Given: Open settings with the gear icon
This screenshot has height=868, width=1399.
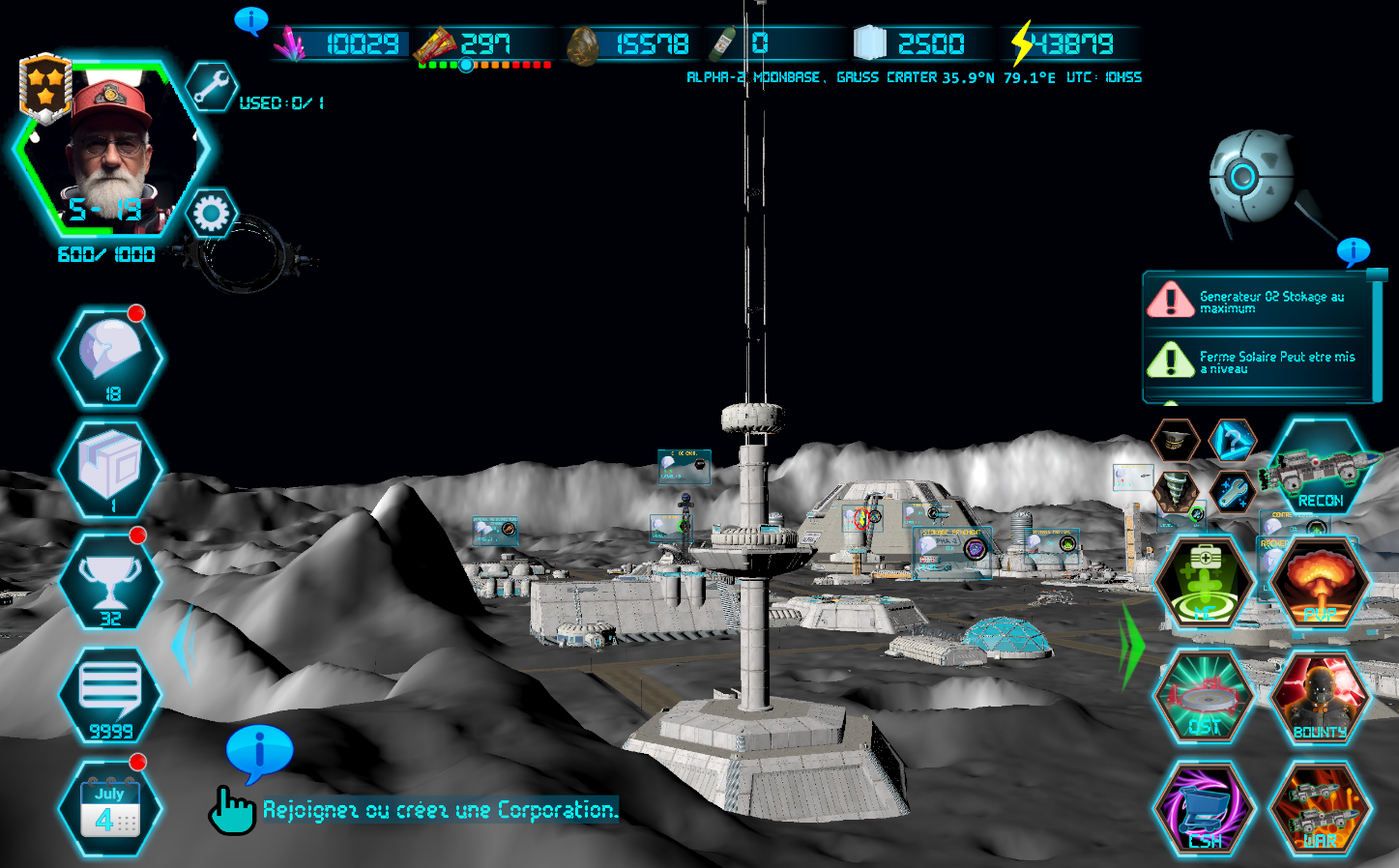Looking at the screenshot, I should pyautogui.click(x=211, y=214).
